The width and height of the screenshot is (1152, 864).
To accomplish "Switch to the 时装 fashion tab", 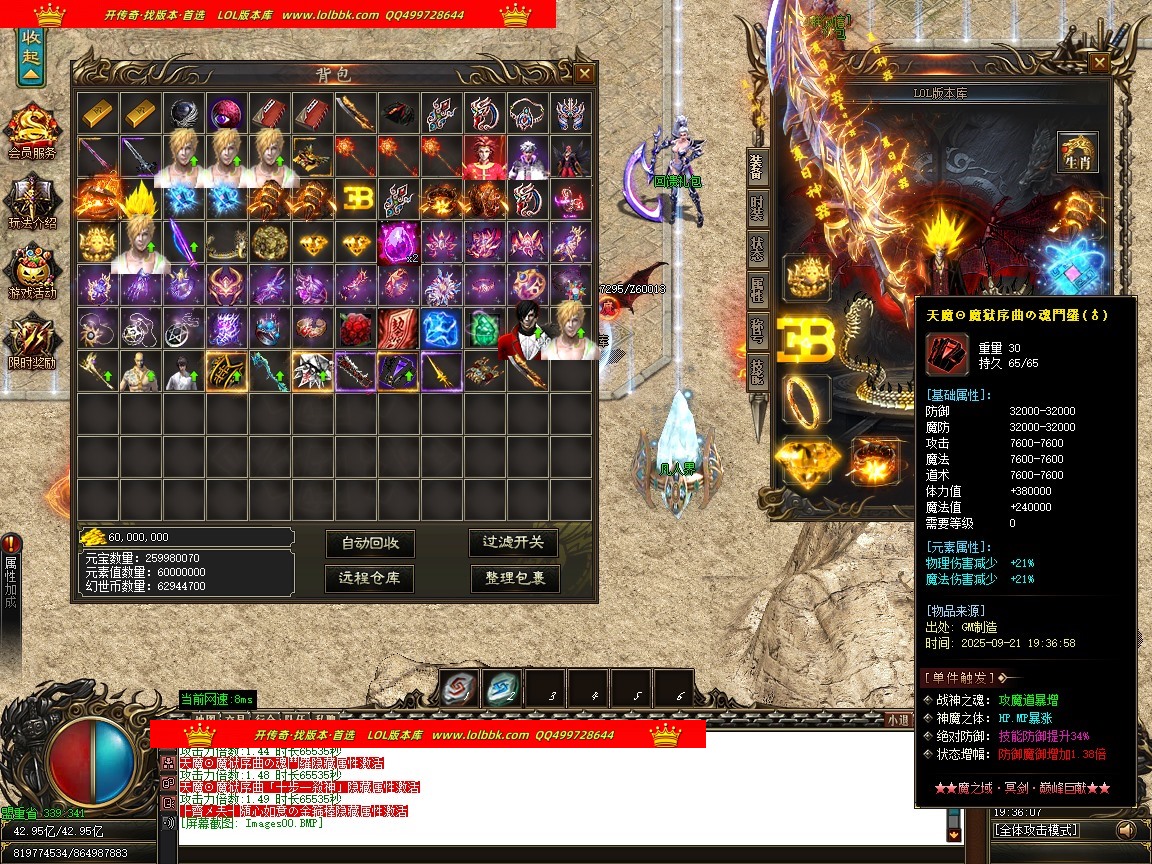I will tap(758, 205).
